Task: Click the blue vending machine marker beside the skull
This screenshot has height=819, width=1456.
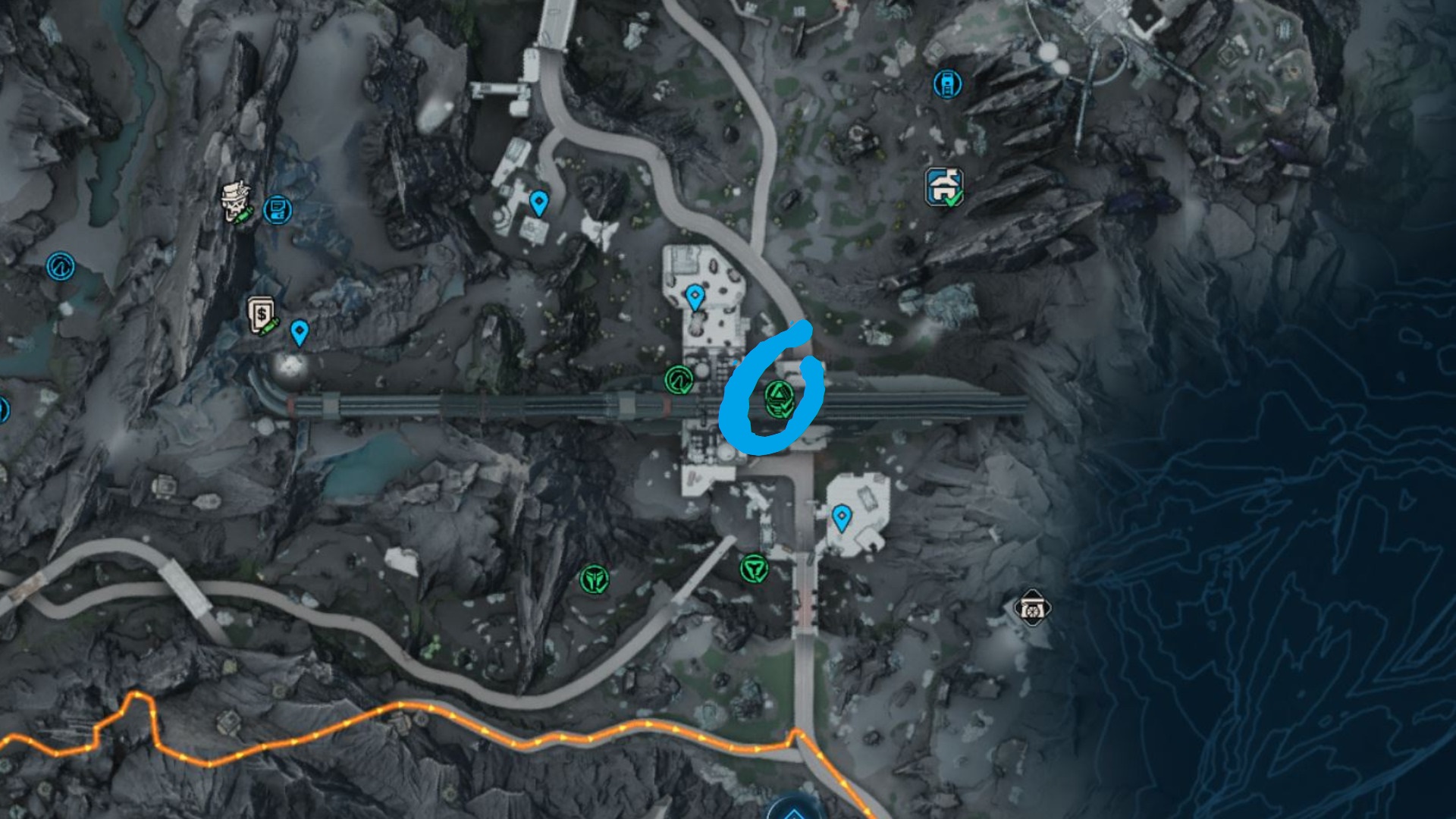Action: click(278, 209)
